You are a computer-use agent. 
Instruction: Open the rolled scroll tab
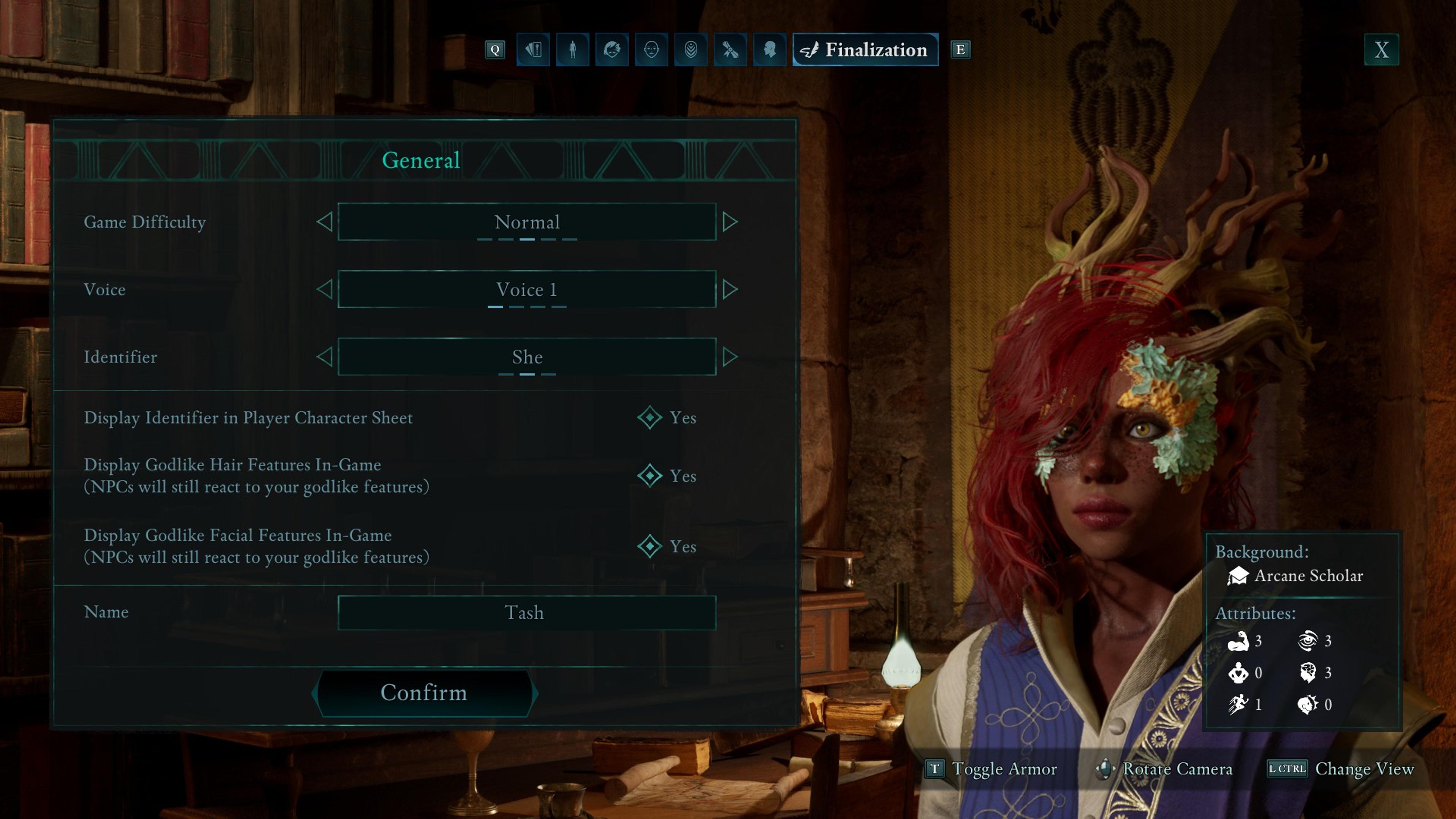(730, 50)
